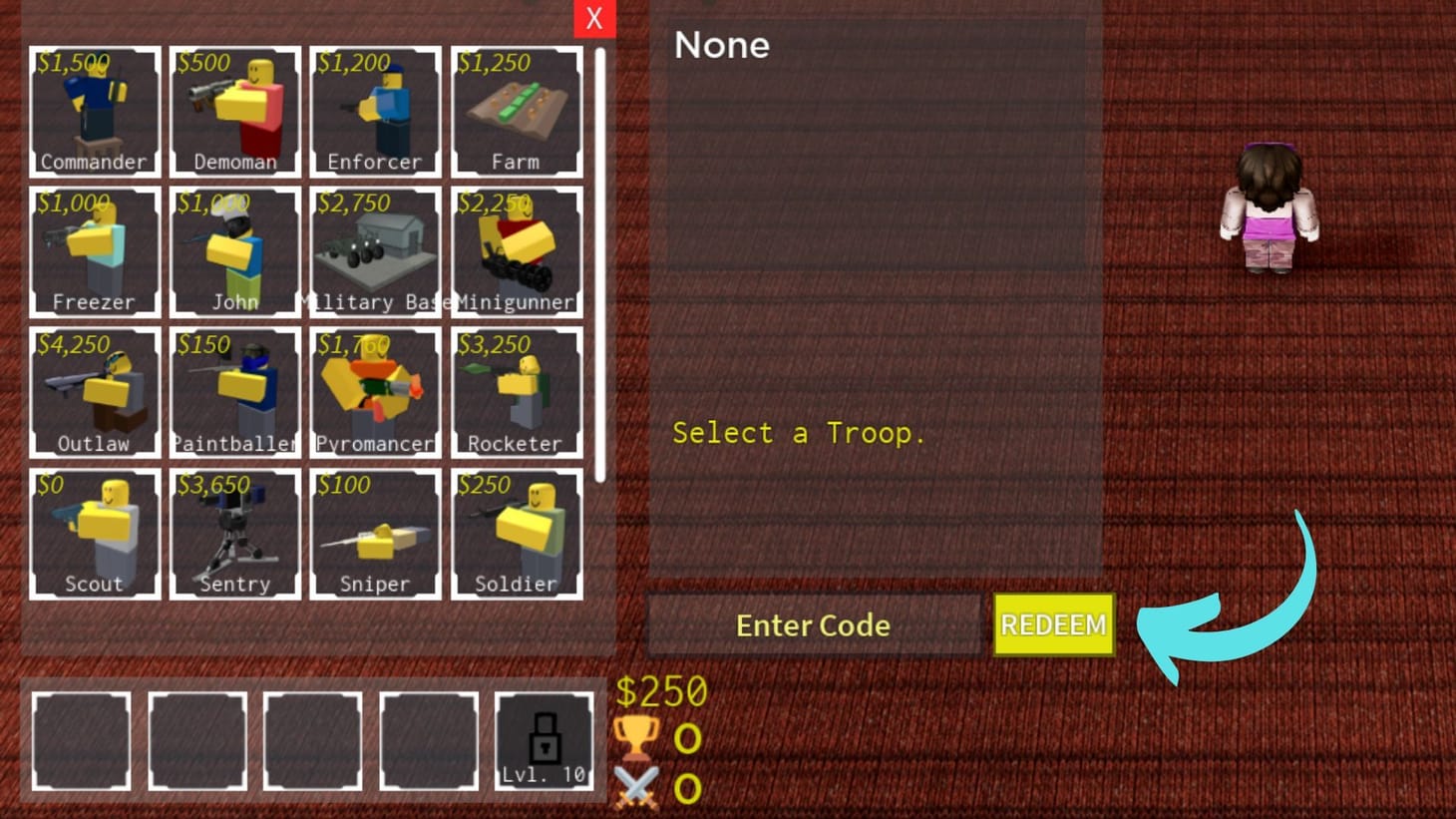Image resolution: width=1456 pixels, height=819 pixels.
Task: Select the Rocketer troop
Action: tap(517, 393)
